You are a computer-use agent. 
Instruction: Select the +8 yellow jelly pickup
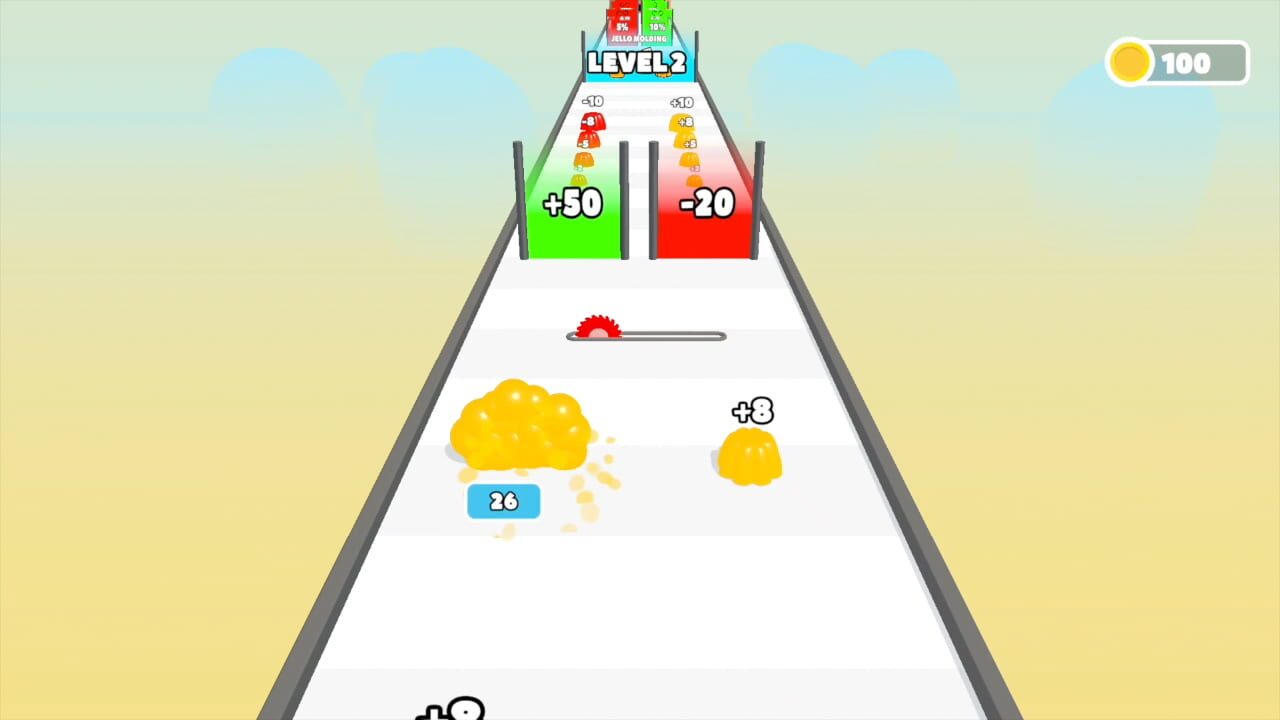click(752, 450)
